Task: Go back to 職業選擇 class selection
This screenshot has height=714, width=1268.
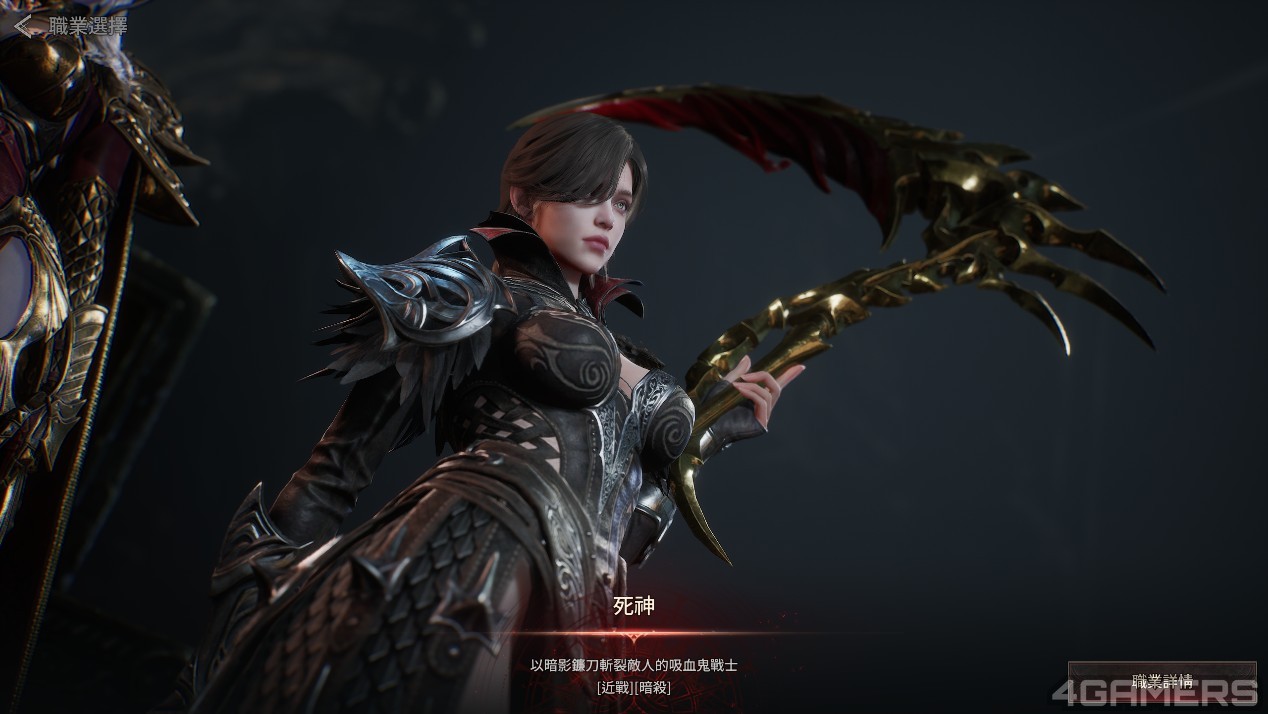Action: (x=70, y=26)
